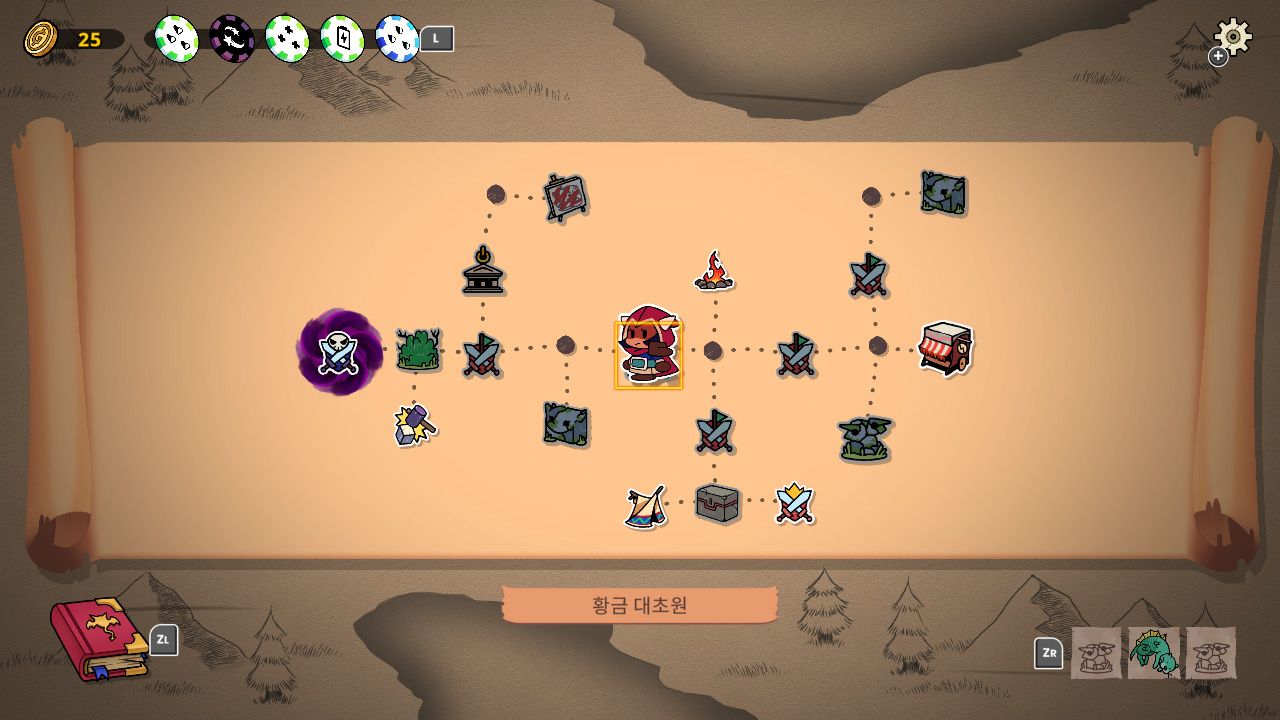Visit the merchant shop cart node

coord(945,348)
